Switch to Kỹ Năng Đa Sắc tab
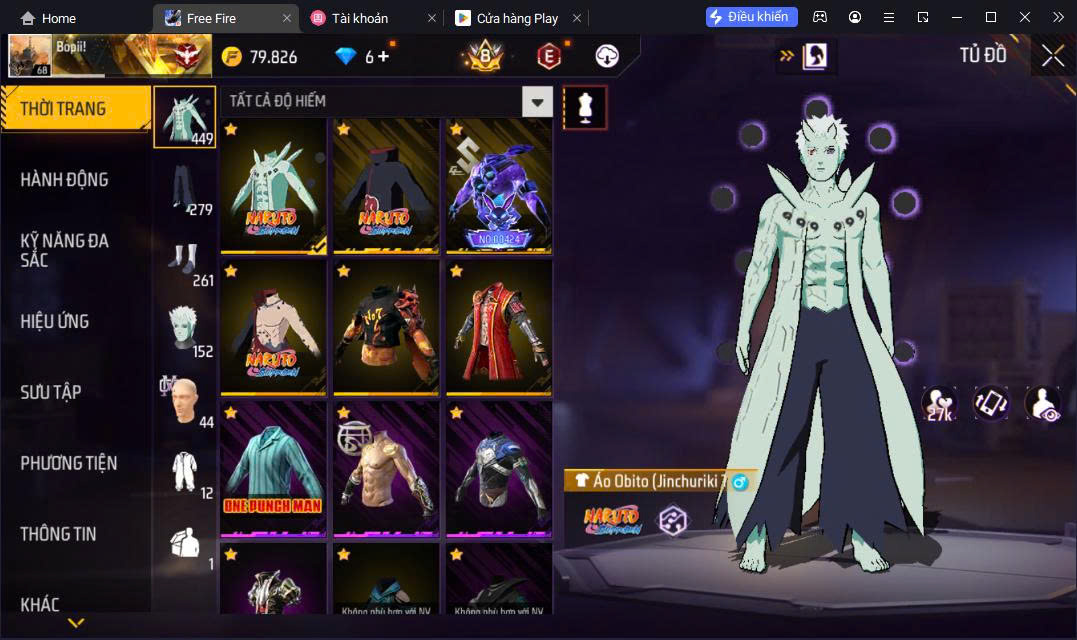 (65, 250)
